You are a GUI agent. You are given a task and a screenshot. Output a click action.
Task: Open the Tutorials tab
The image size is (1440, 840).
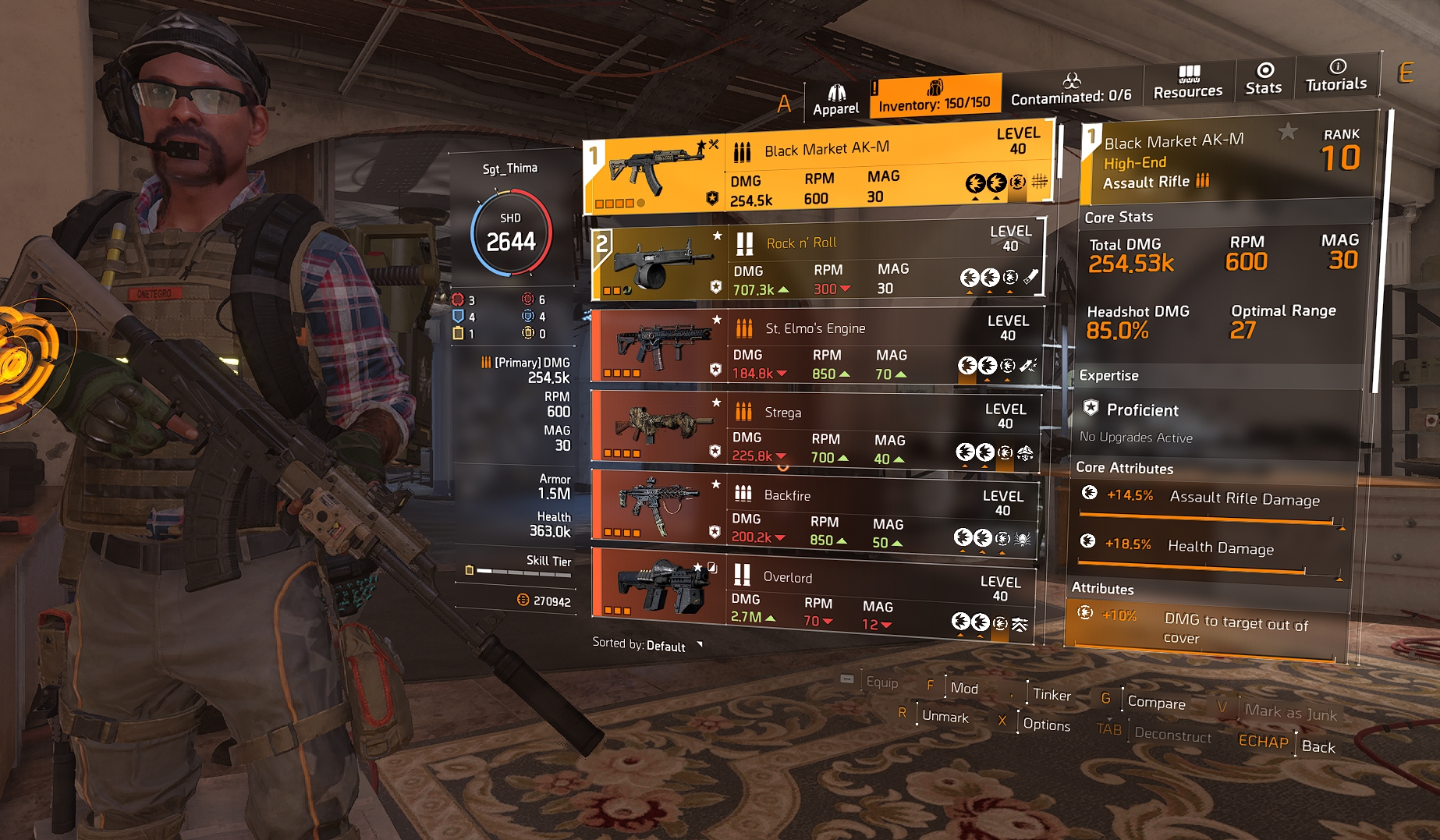coord(1336,76)
